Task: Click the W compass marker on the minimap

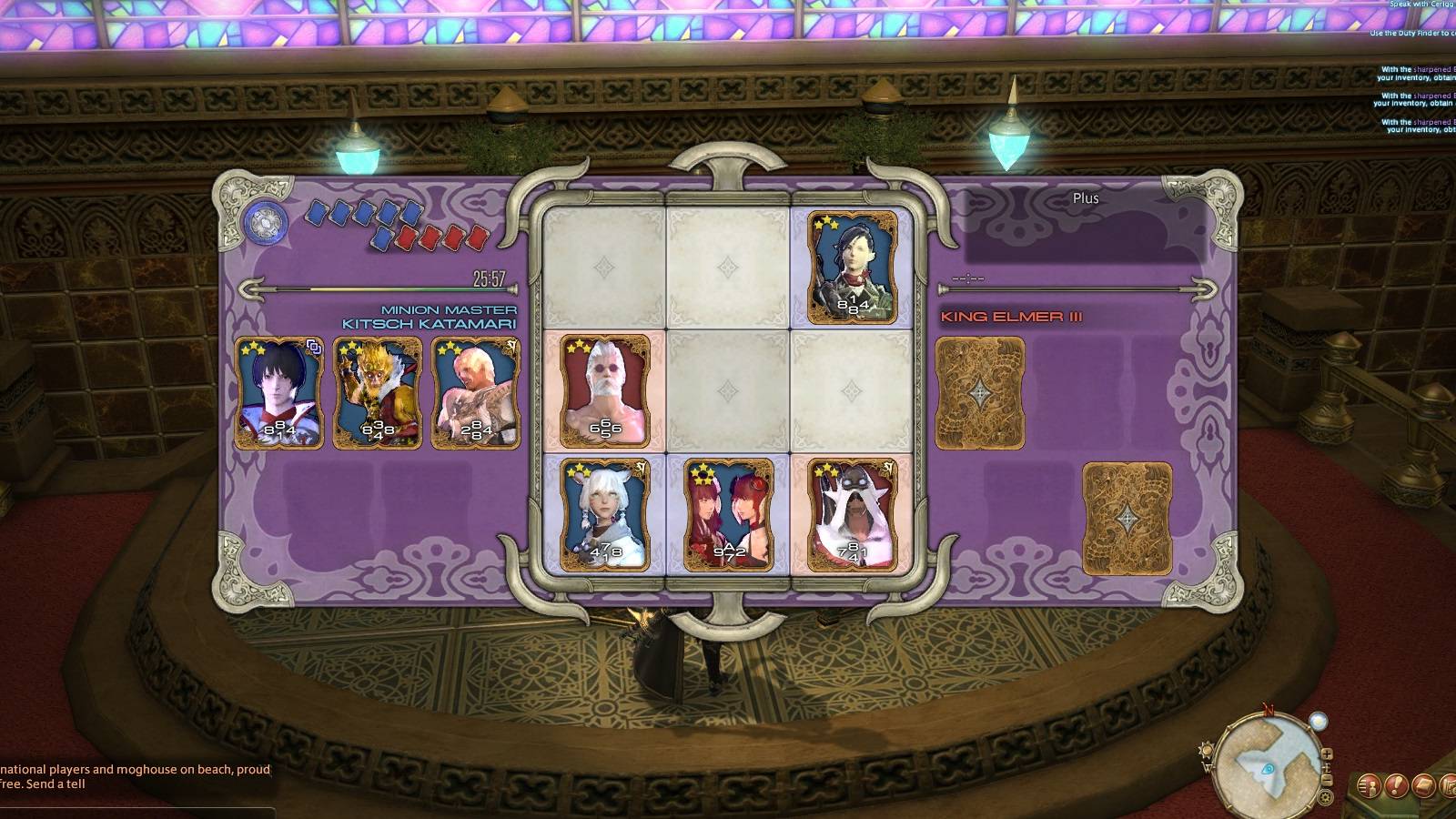Action: tap(1208, 769)
